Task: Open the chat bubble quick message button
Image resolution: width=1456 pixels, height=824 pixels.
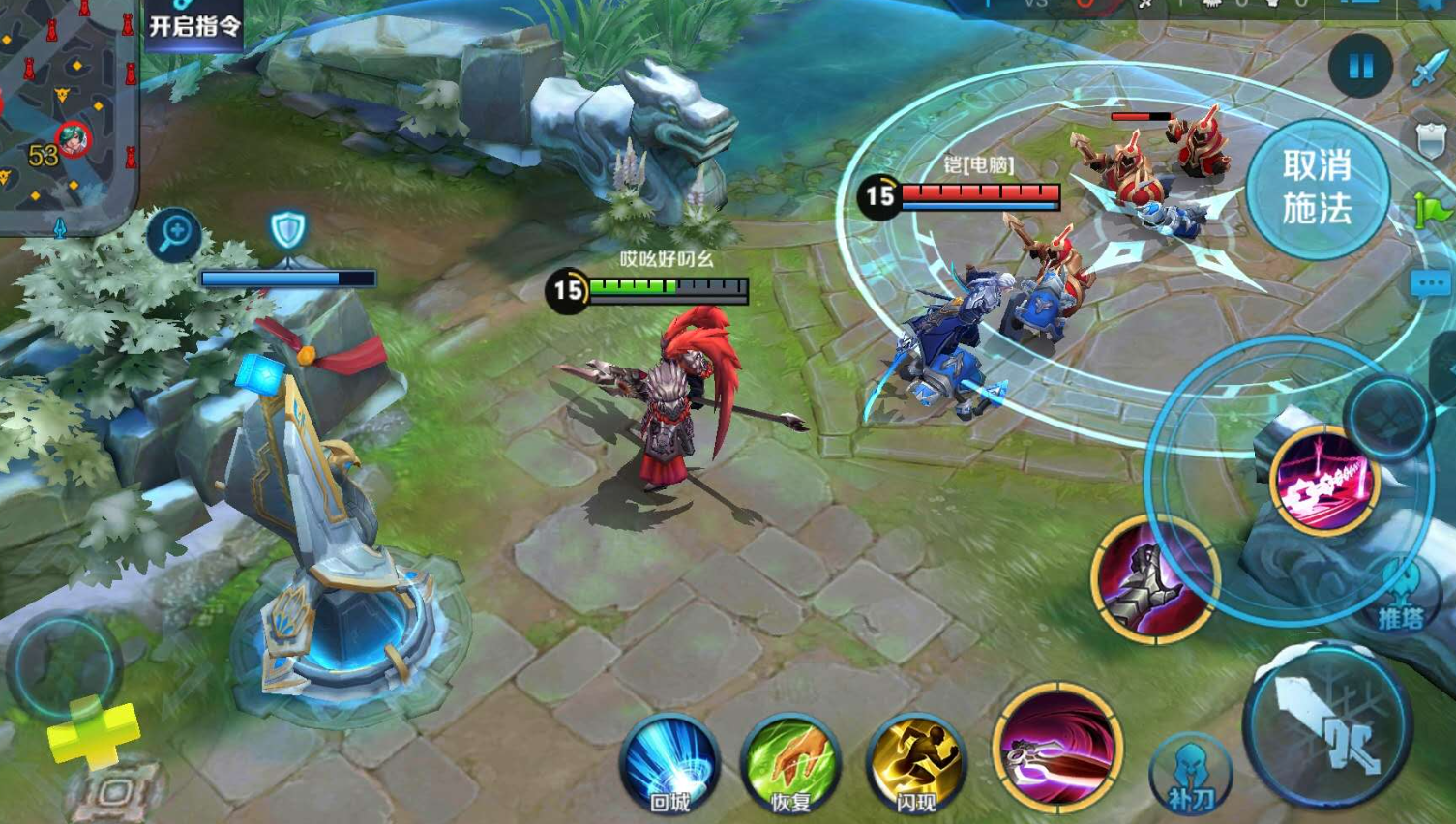Action: click(x=1432, y=284)
